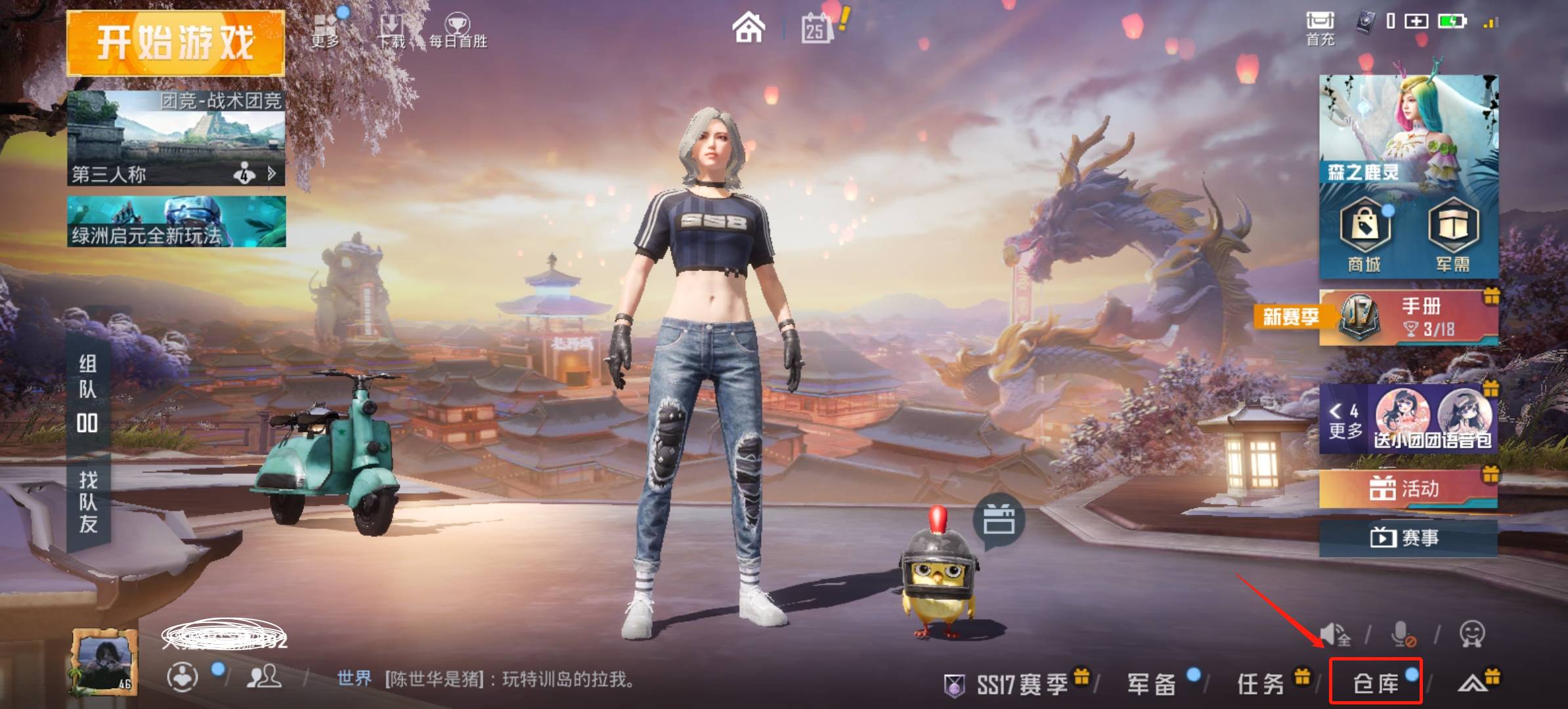Open the 军备 armory menu

[1152, 684]
